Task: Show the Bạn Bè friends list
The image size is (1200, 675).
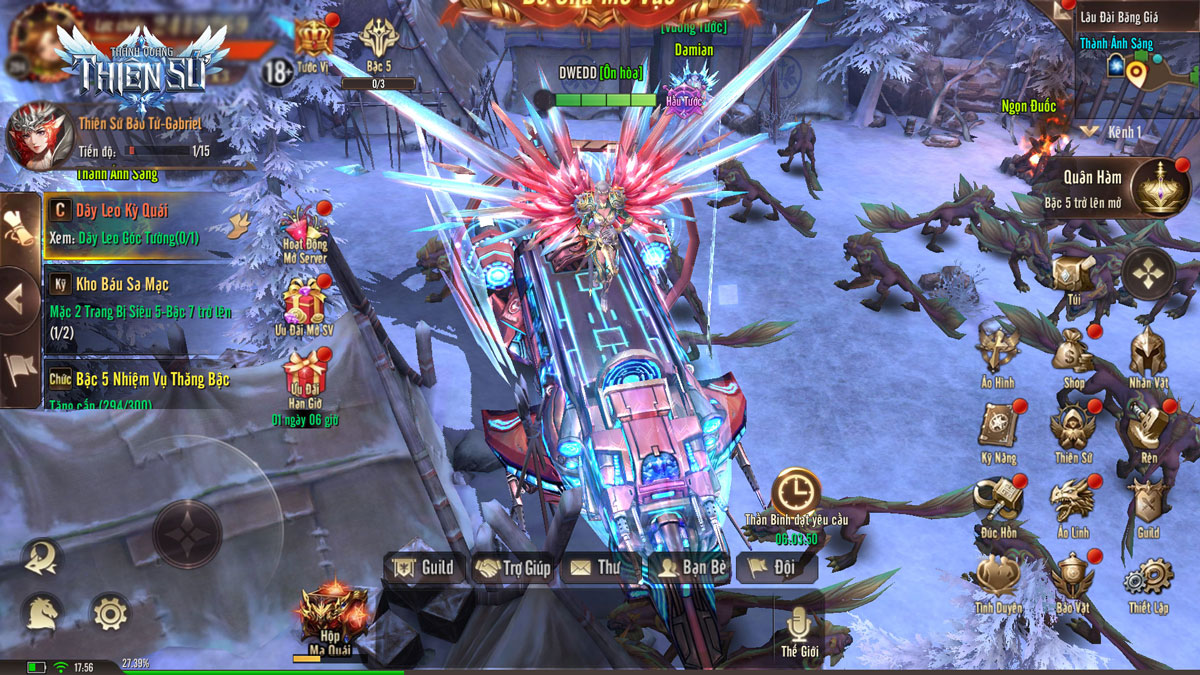Action: click(691, 568)
